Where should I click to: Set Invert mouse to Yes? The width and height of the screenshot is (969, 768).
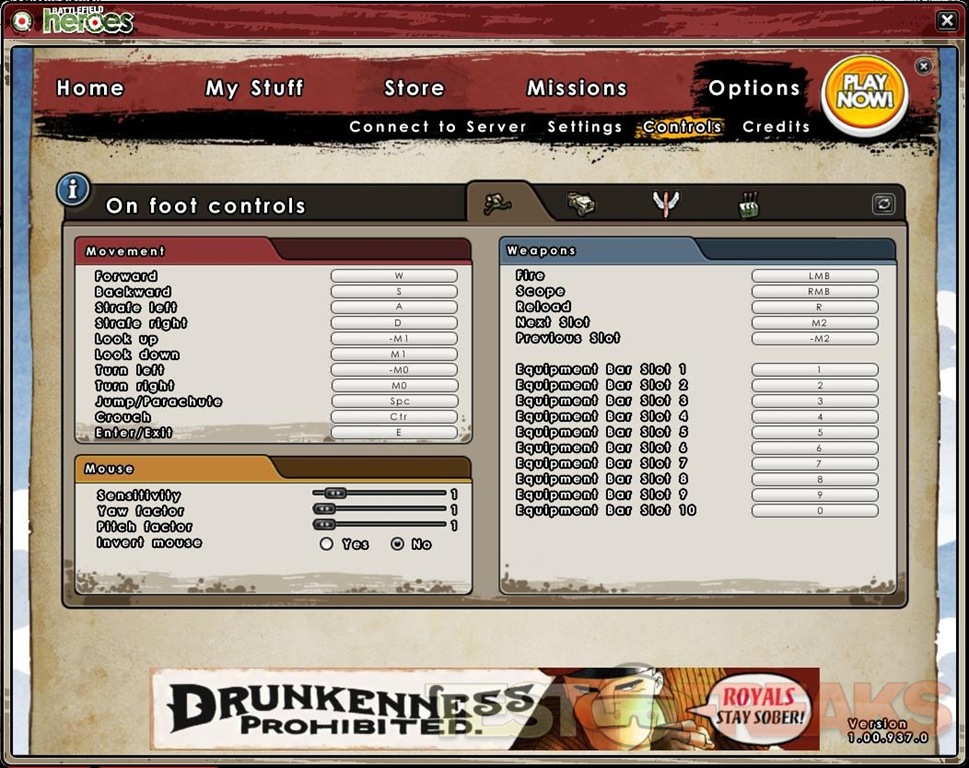tap(327, 544)
